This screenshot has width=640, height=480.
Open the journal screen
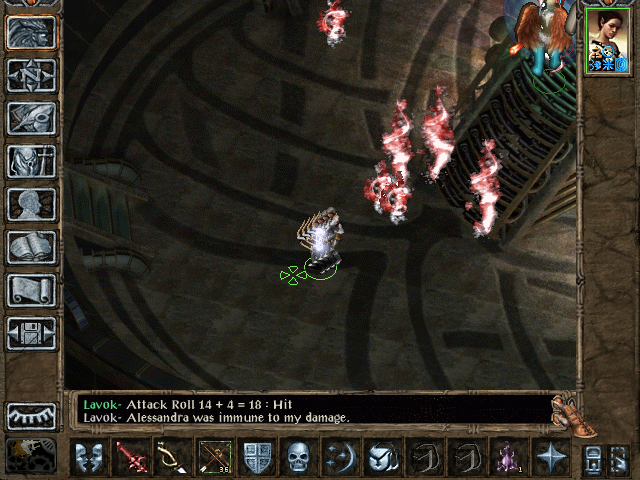coord(32,118)
